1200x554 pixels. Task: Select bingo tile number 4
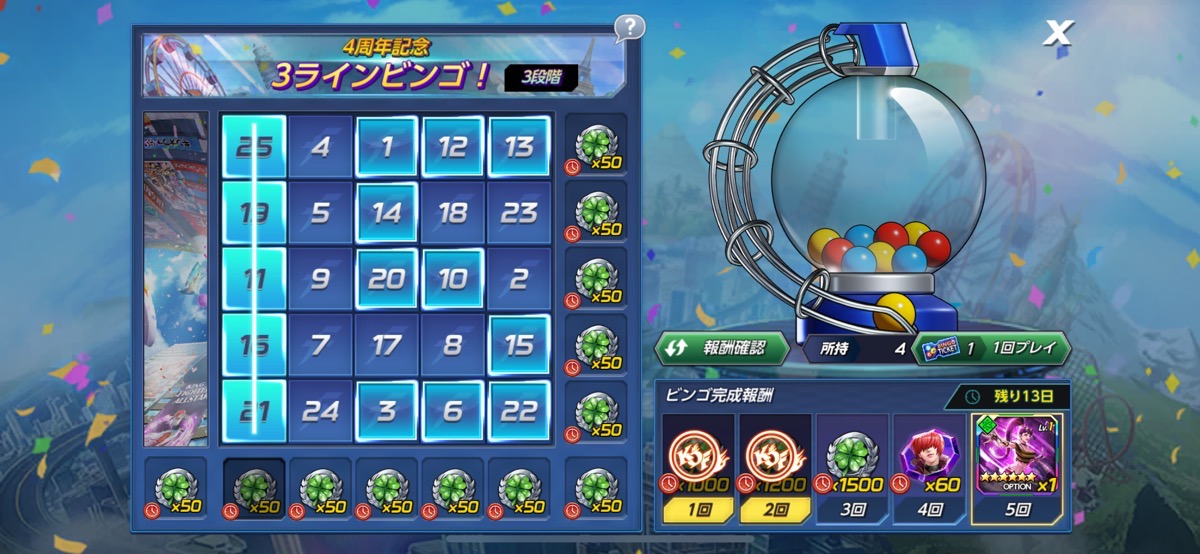[x=320, y=148]
